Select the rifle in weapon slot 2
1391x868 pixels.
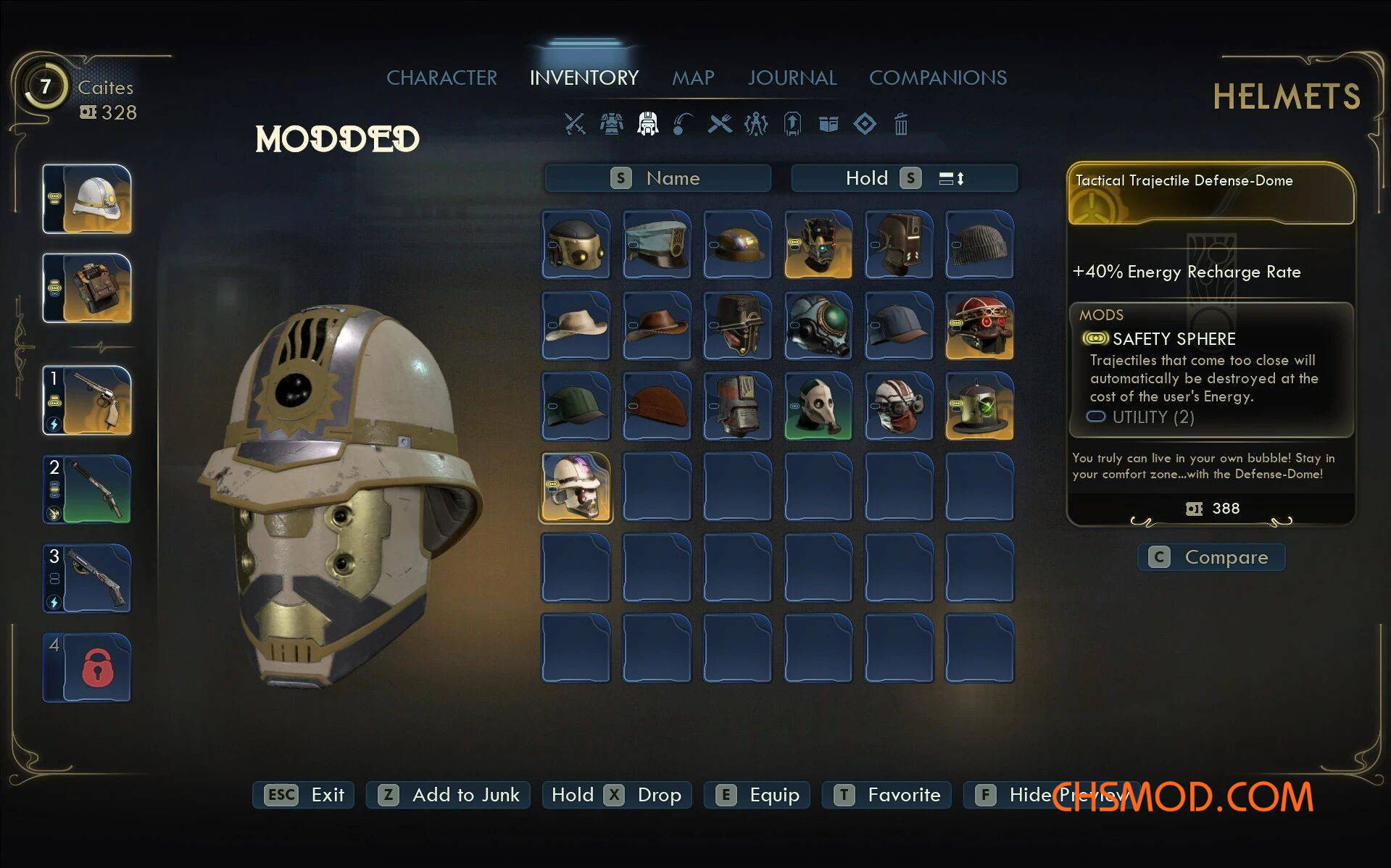click(88, 490)
